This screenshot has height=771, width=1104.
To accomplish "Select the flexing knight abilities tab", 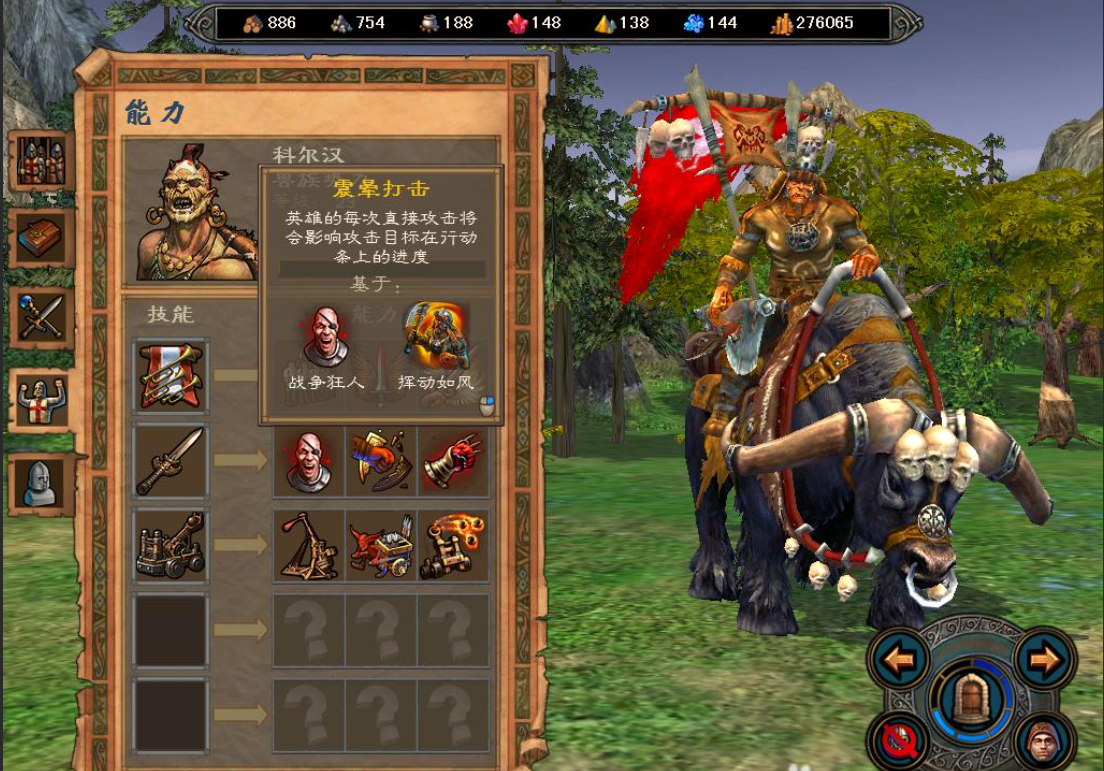I will pos(41,400).
